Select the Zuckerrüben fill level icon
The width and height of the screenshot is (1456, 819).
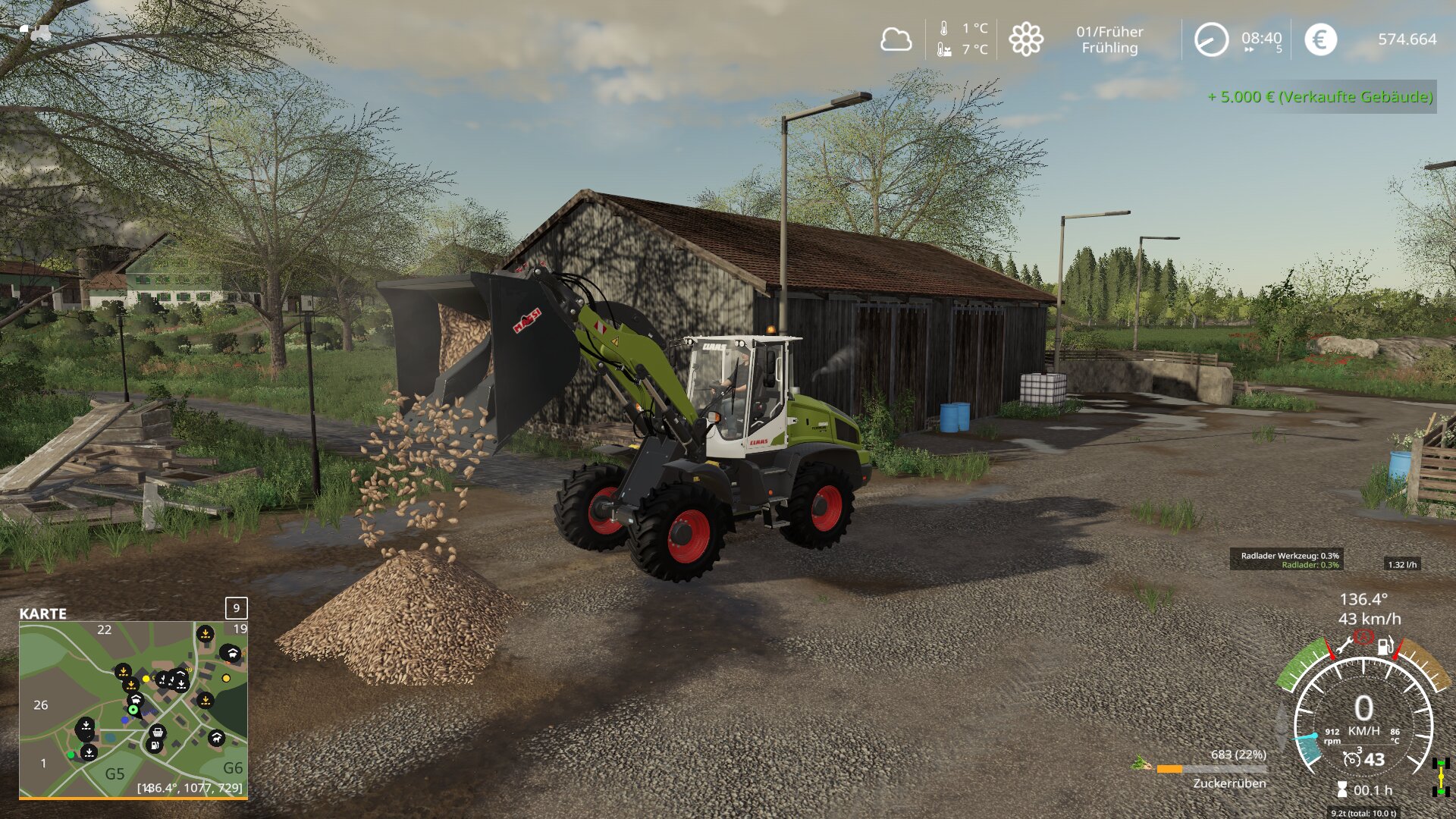click(1141, 762)
